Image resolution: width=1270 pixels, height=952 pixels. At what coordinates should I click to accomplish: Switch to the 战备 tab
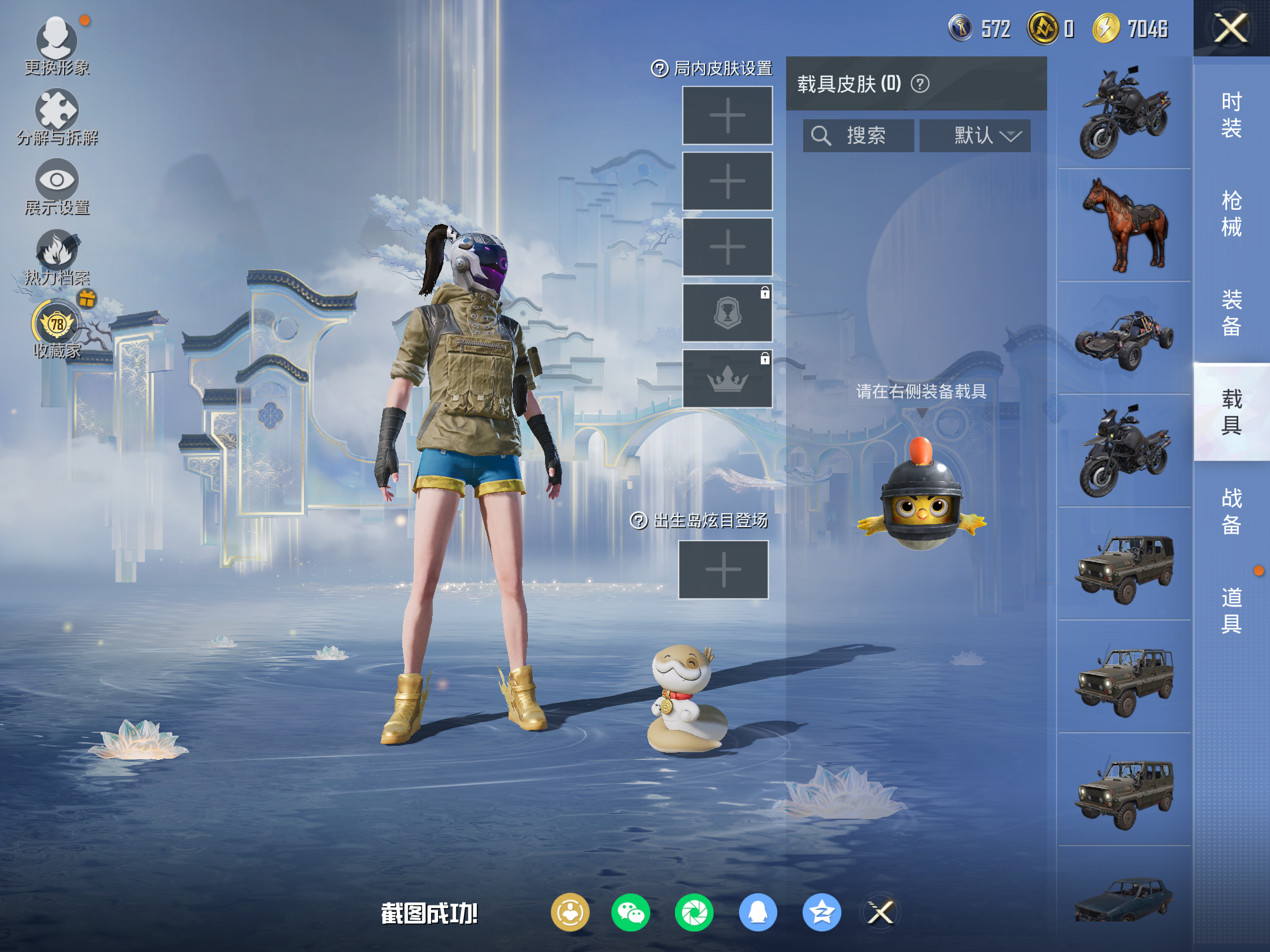coord(1231,511)
